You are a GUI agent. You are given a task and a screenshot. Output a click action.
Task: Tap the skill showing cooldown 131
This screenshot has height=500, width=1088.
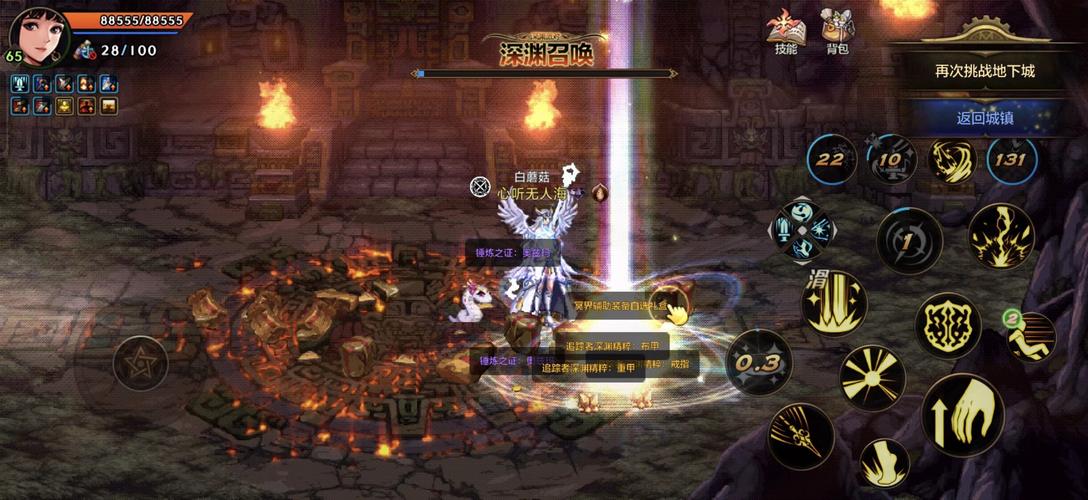pyautogui.click(x=1011, y=160)
